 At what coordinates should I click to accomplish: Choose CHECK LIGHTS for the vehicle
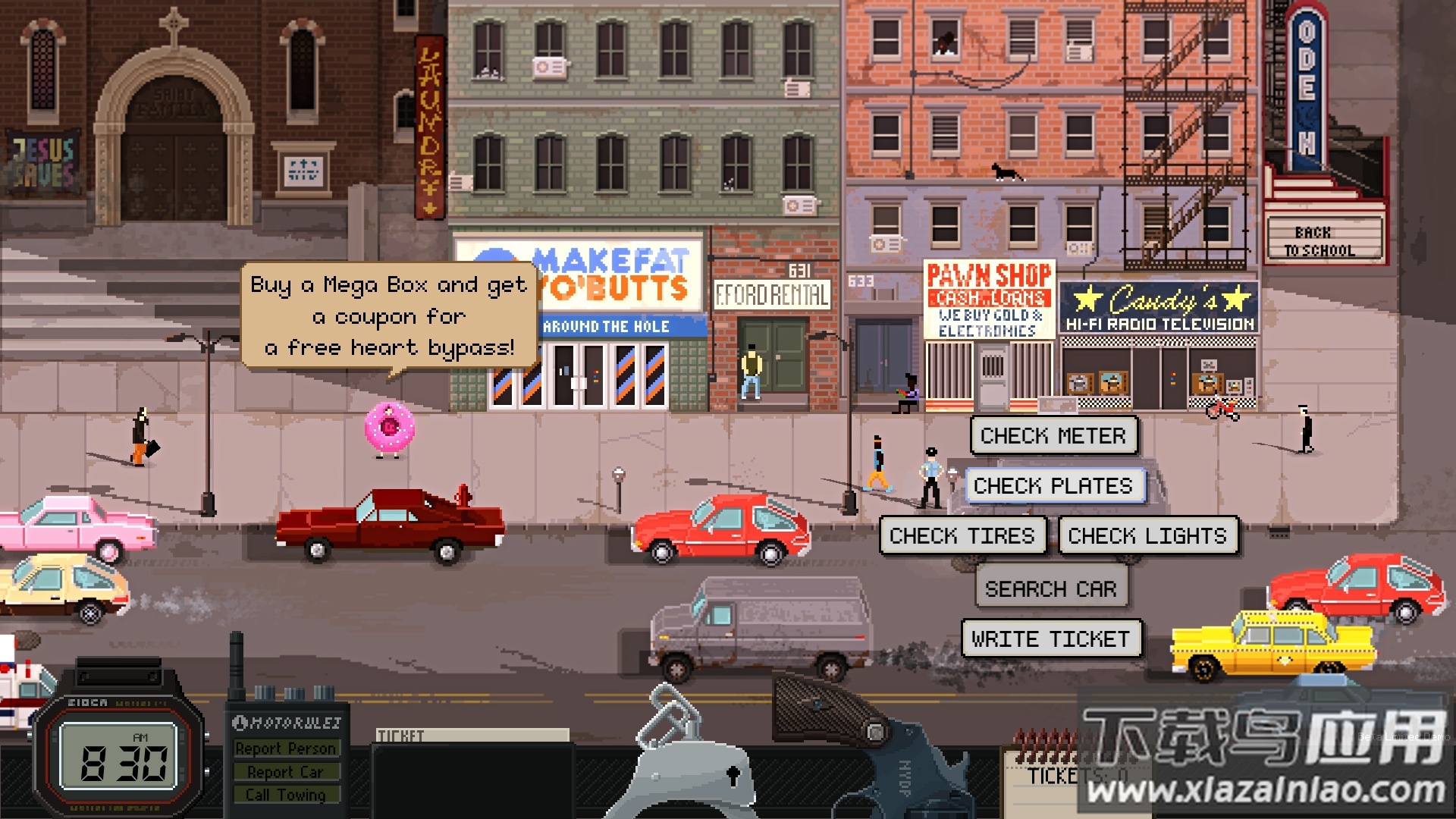pos(1148,535)
